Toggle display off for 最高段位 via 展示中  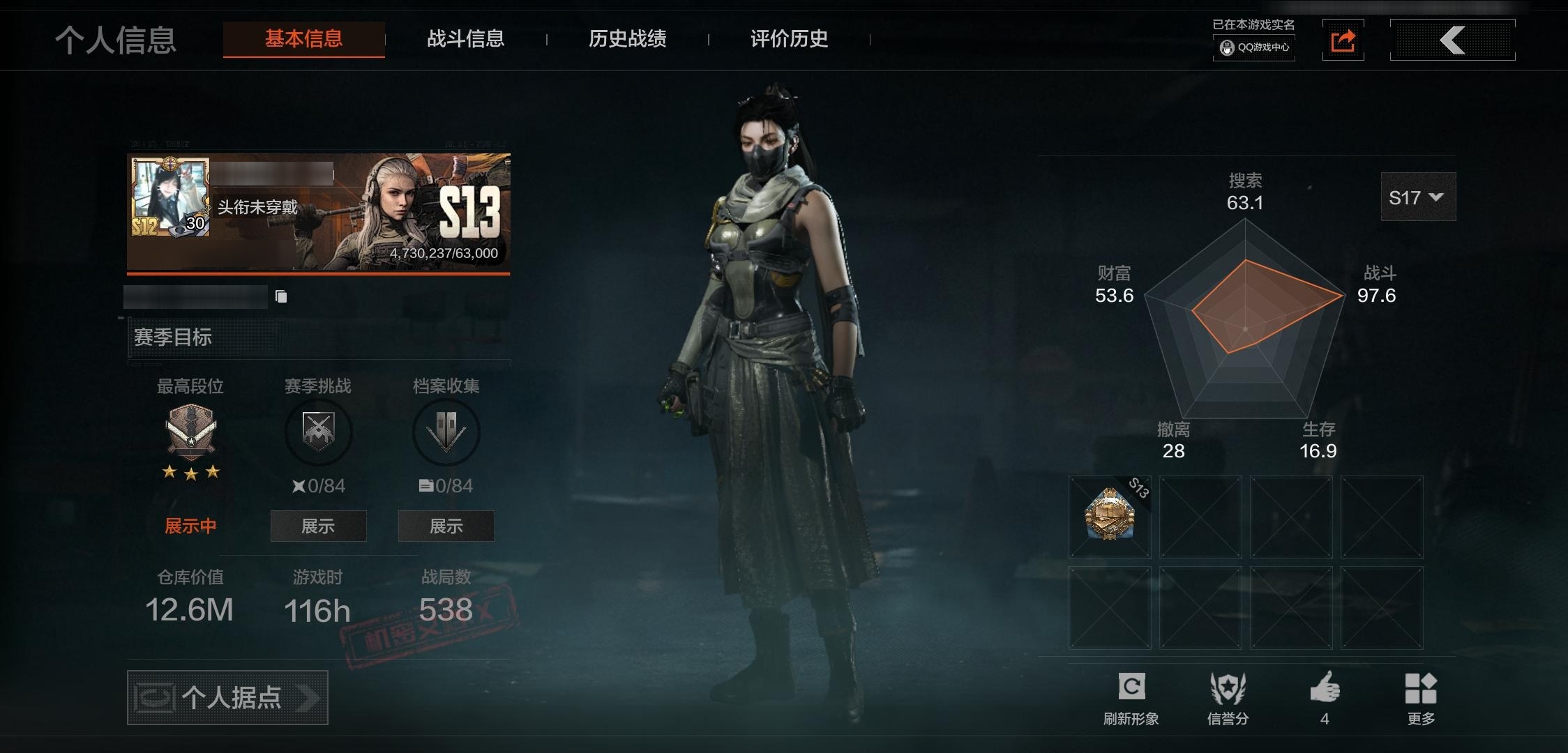click(190, 525)
